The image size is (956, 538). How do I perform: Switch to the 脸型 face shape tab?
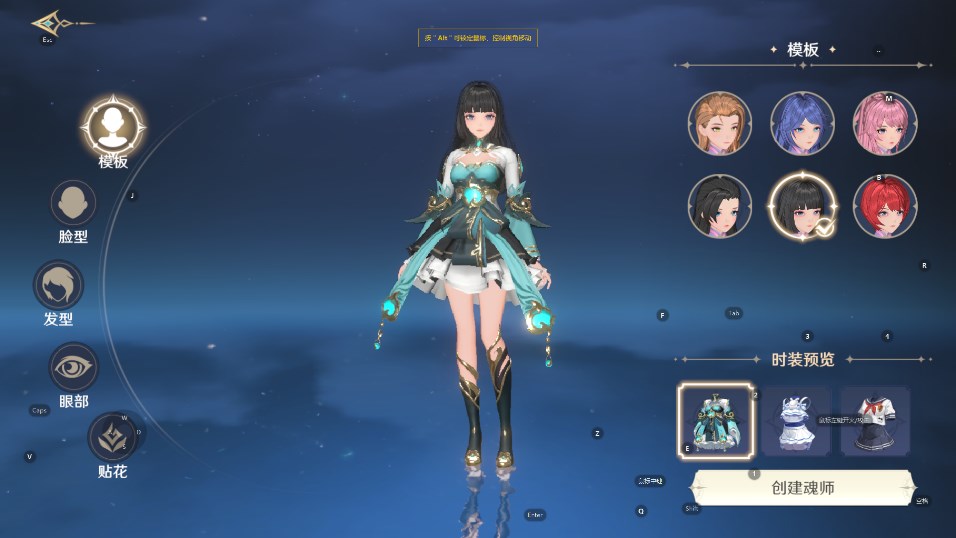click(73, 204)
